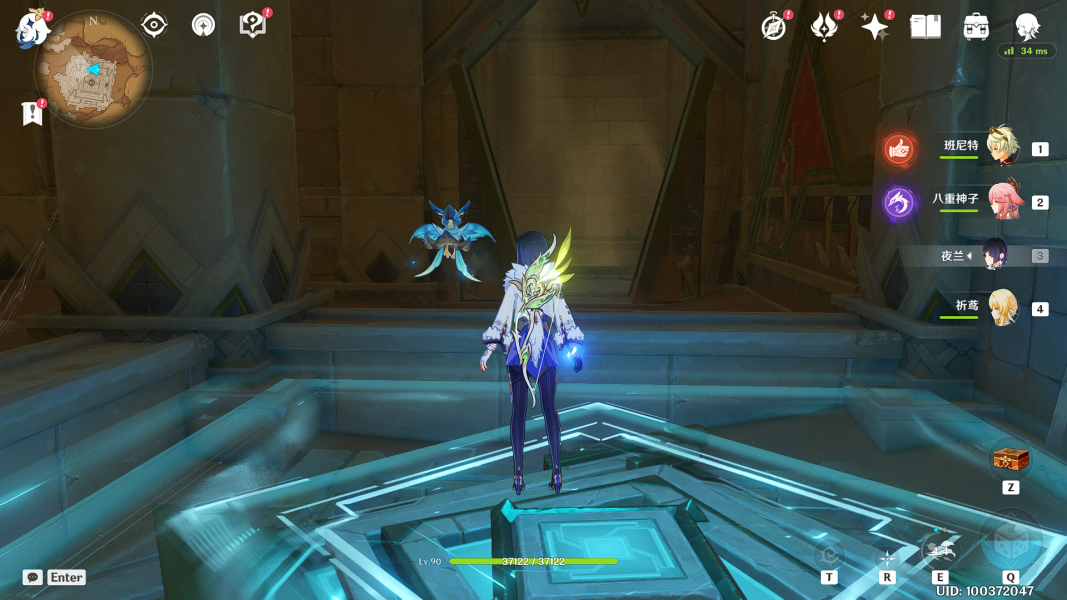1067x600 pixels.
Task: Open the Paimon main menu
Action: (x=33, y=28)
